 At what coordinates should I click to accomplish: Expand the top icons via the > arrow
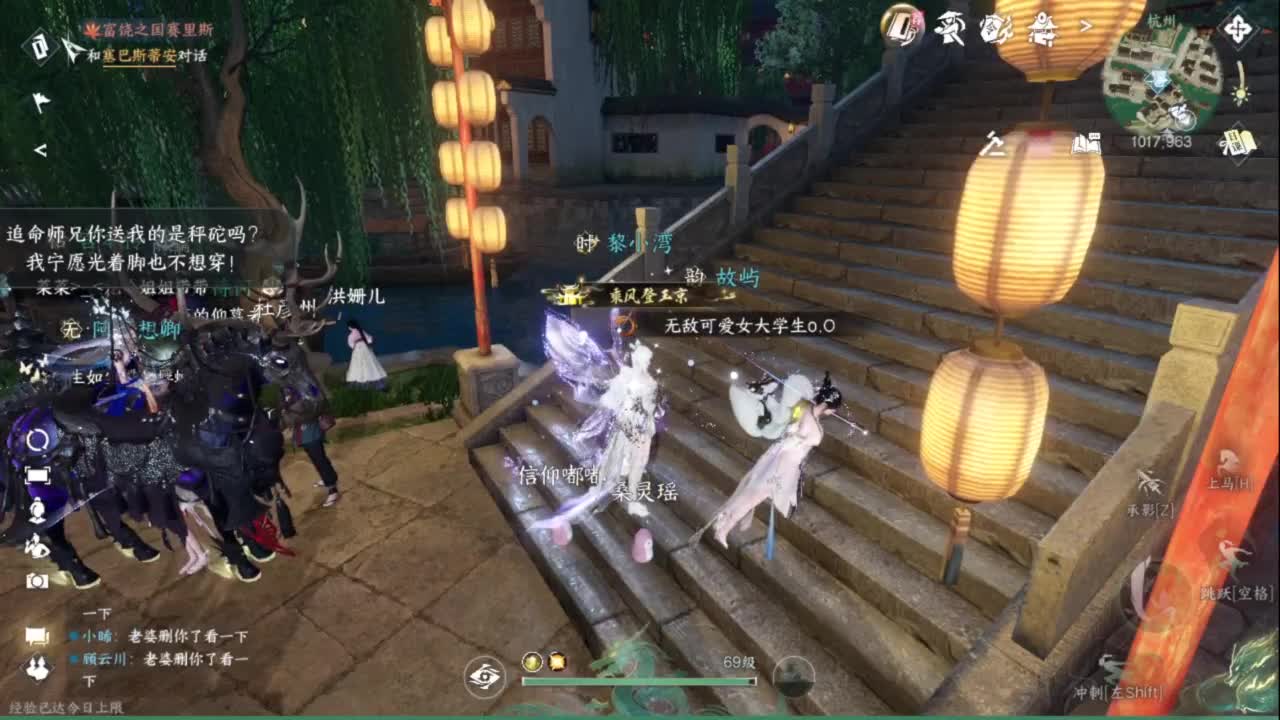(1085, 26)
